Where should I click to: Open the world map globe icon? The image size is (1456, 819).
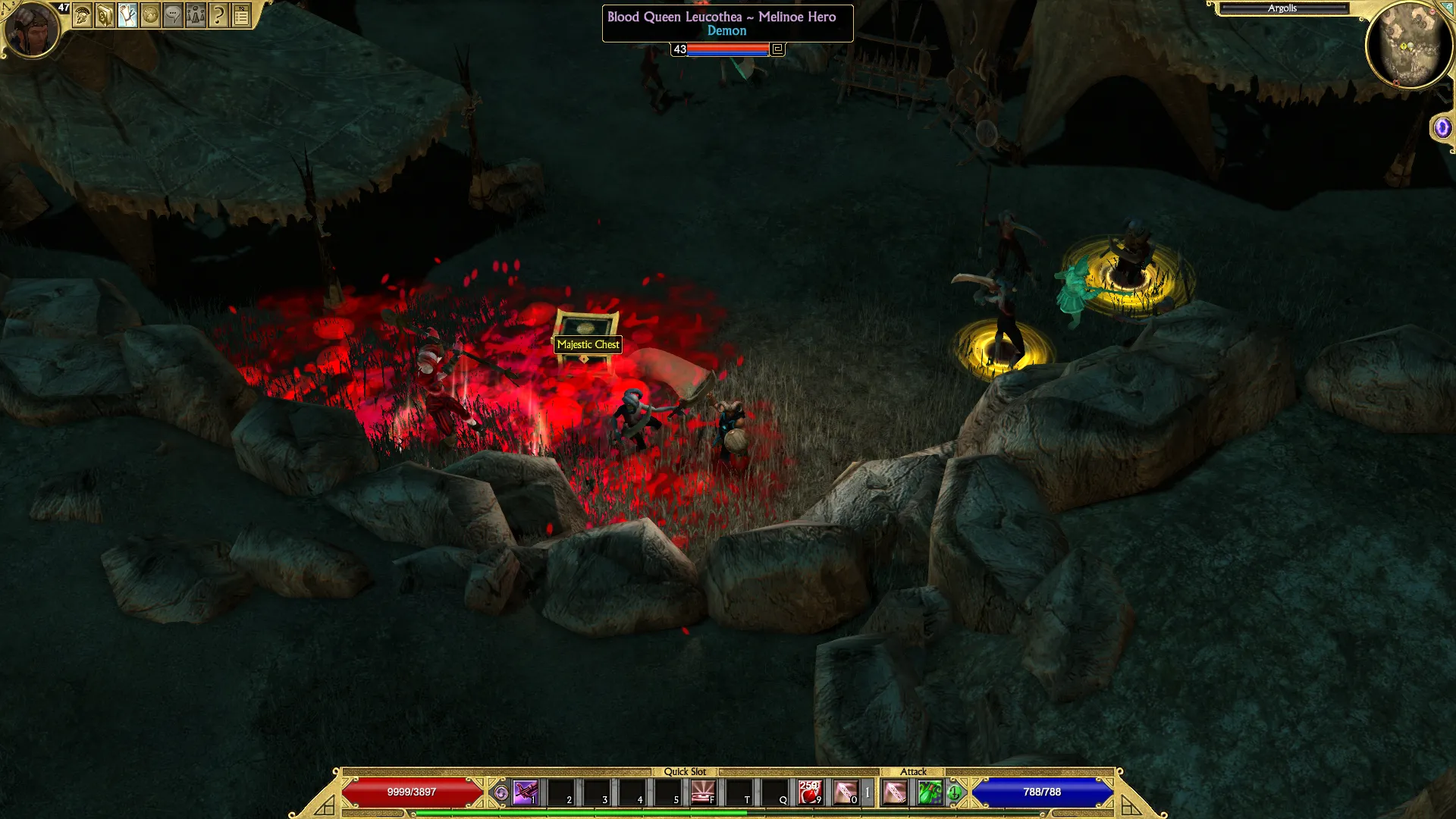(150, 15)
